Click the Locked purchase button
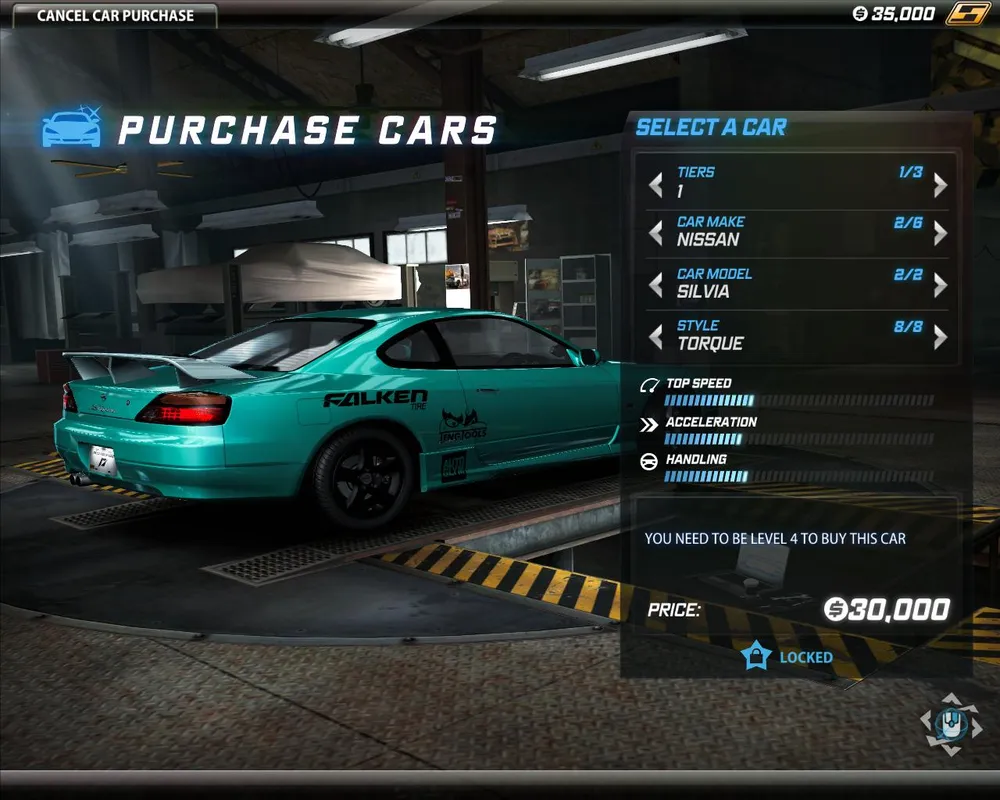The image size is (1000, 800). point(788,657)
